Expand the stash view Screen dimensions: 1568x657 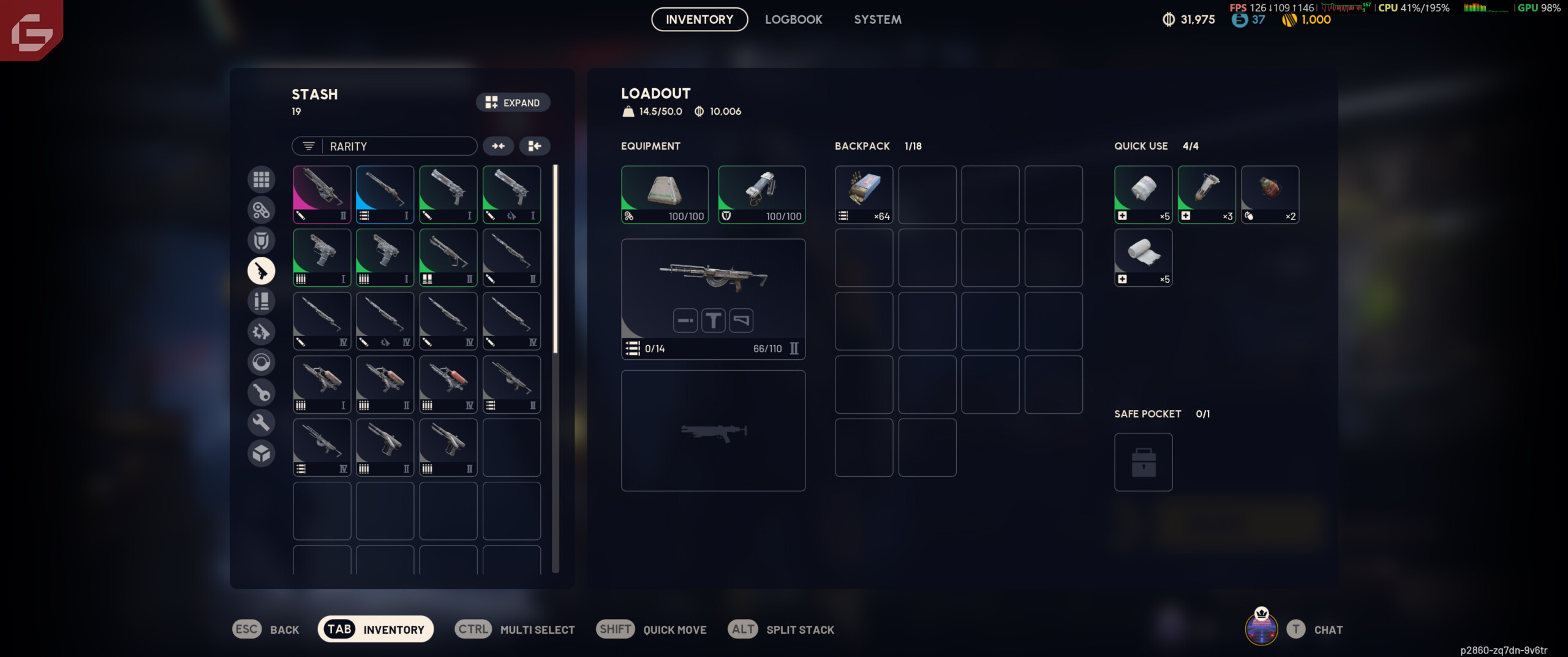point(513,102)
